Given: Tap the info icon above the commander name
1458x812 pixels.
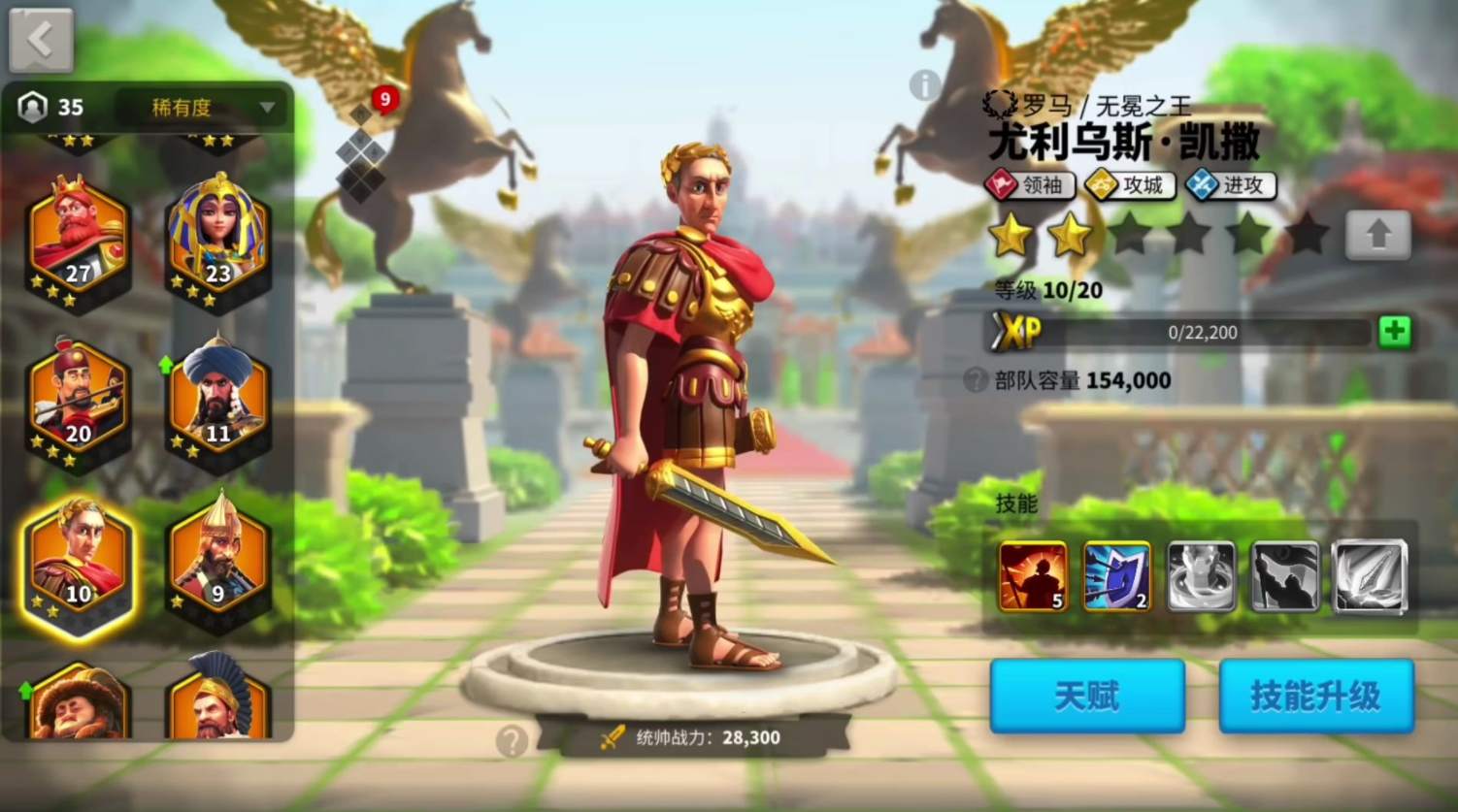Looking at the screenshot, I should (x=922, y=86).
